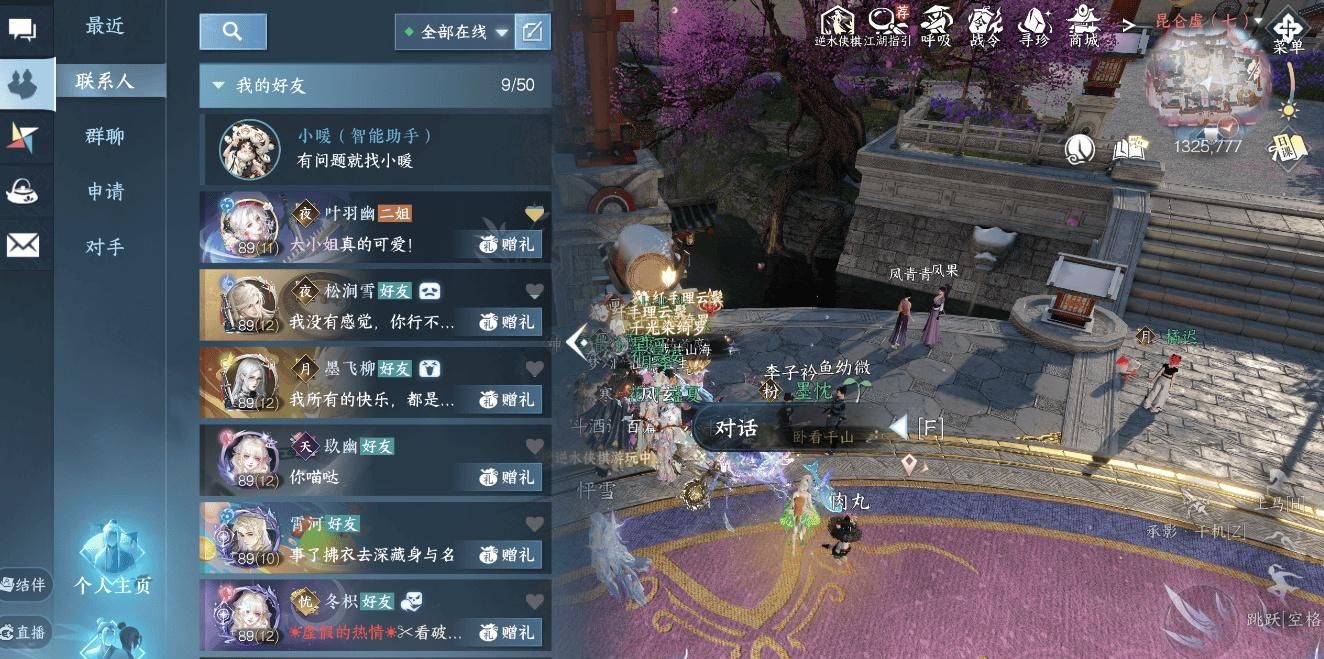Send a gift to 叶羽幽
The height and width of the screenshot is (659, 1324).
(x=506, y=245)
